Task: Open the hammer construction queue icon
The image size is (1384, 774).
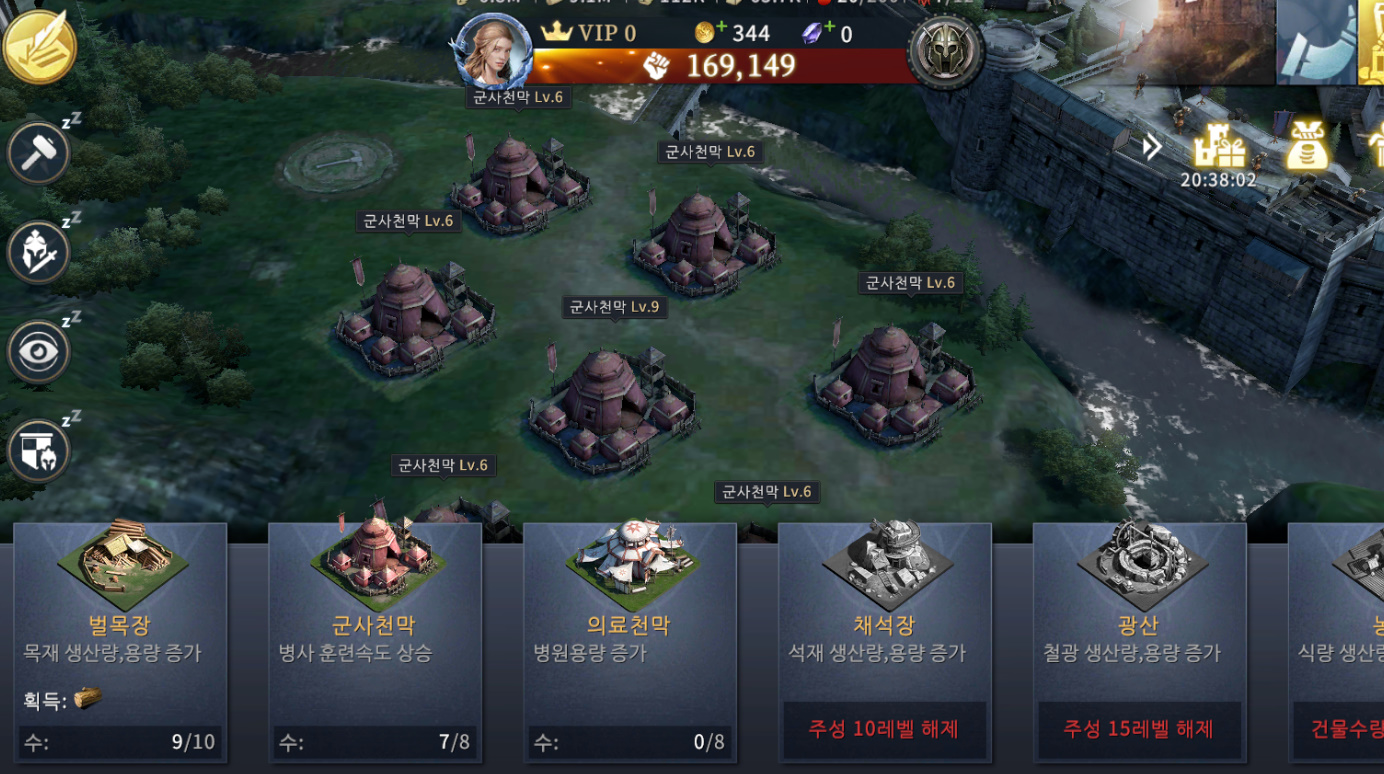Action: point(39,154)
